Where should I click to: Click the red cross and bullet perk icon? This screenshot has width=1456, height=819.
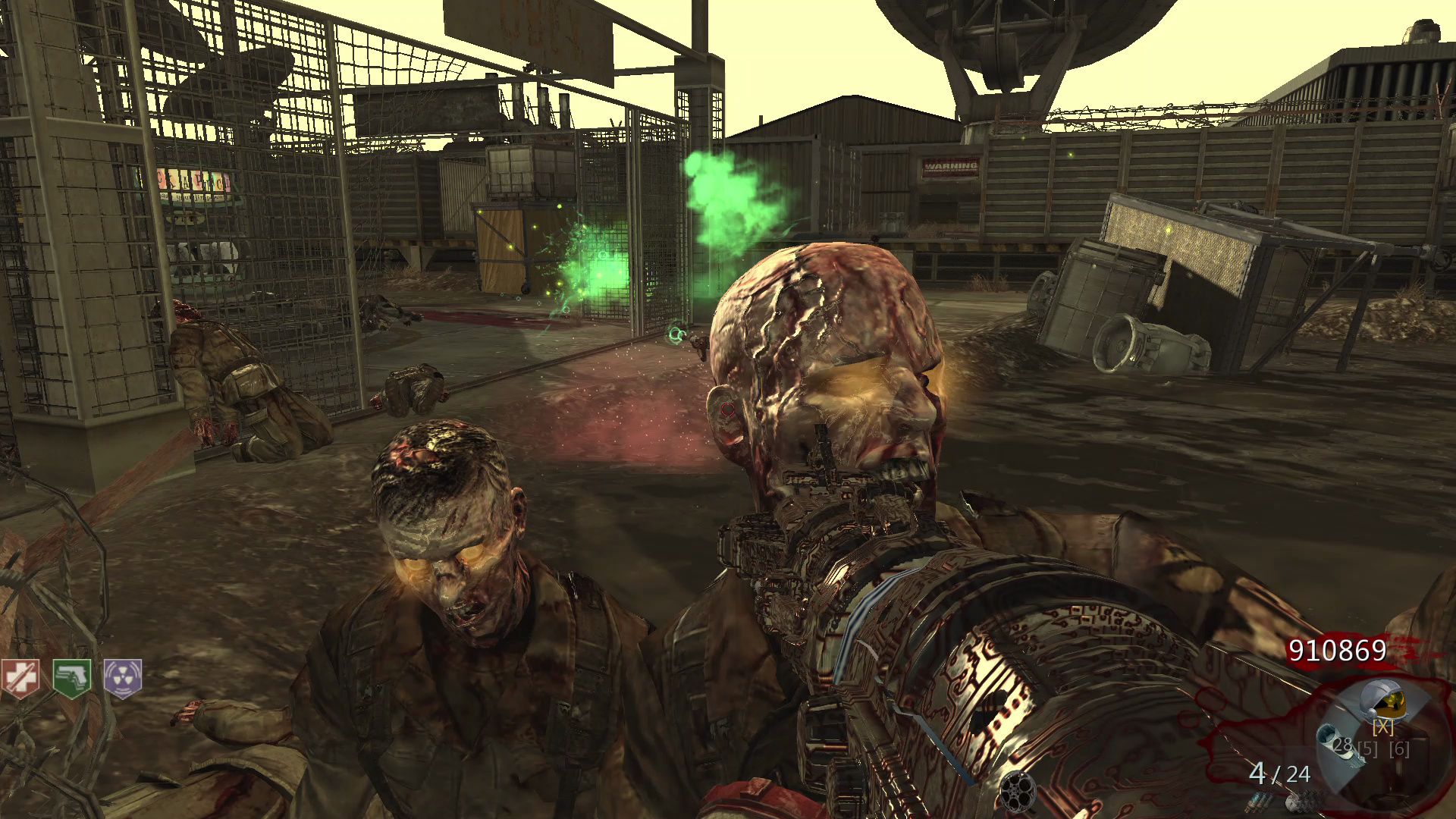point(19,677)
